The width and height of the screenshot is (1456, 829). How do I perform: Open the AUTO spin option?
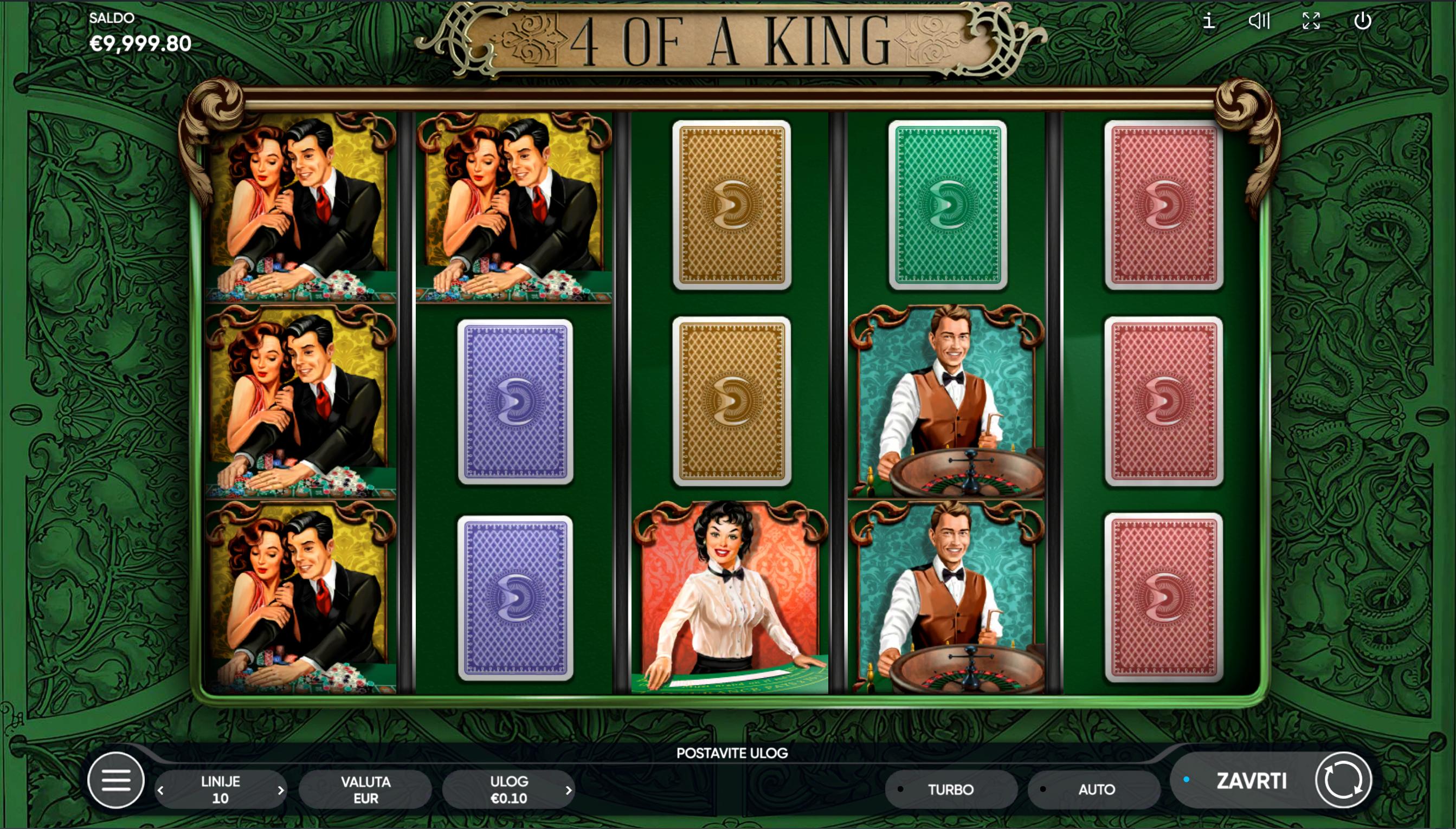(x=1095, y=789)
